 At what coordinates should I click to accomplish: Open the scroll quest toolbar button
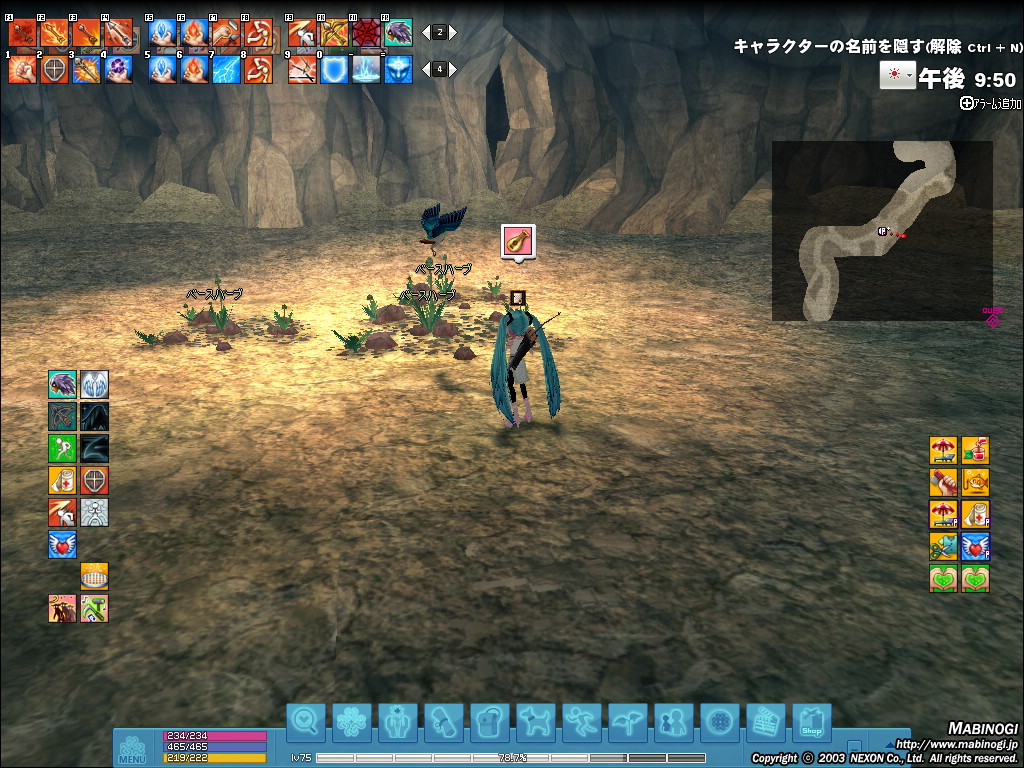(x=444, y=720)
